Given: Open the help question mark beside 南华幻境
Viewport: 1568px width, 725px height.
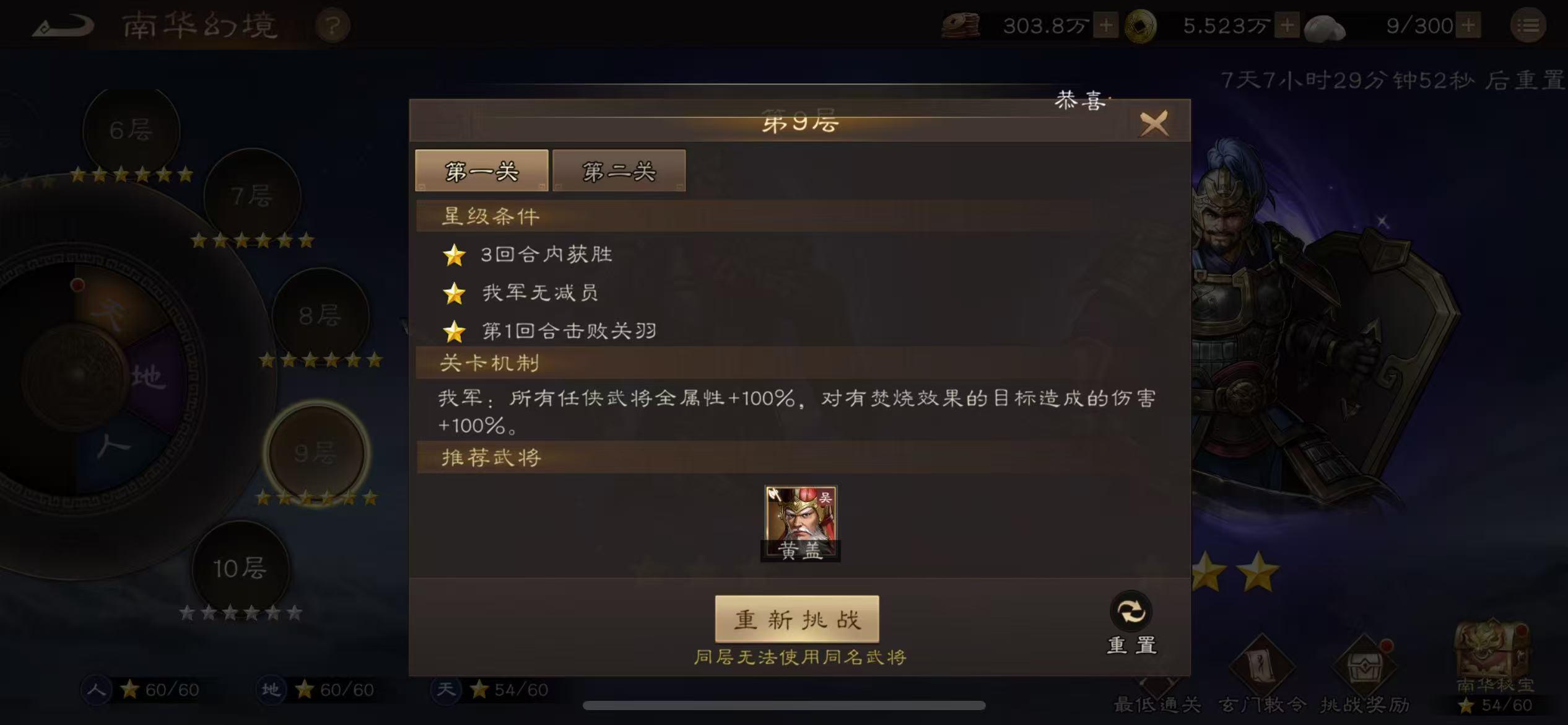Looking at the screenshot, I should coord(333,25).
